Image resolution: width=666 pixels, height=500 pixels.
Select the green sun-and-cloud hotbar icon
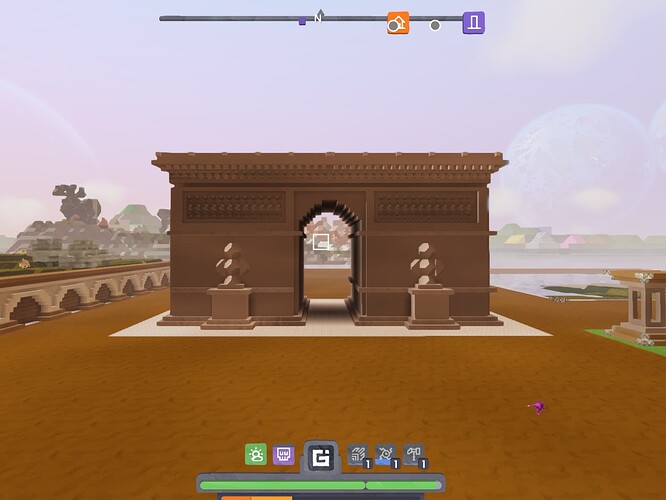(256, 455)
